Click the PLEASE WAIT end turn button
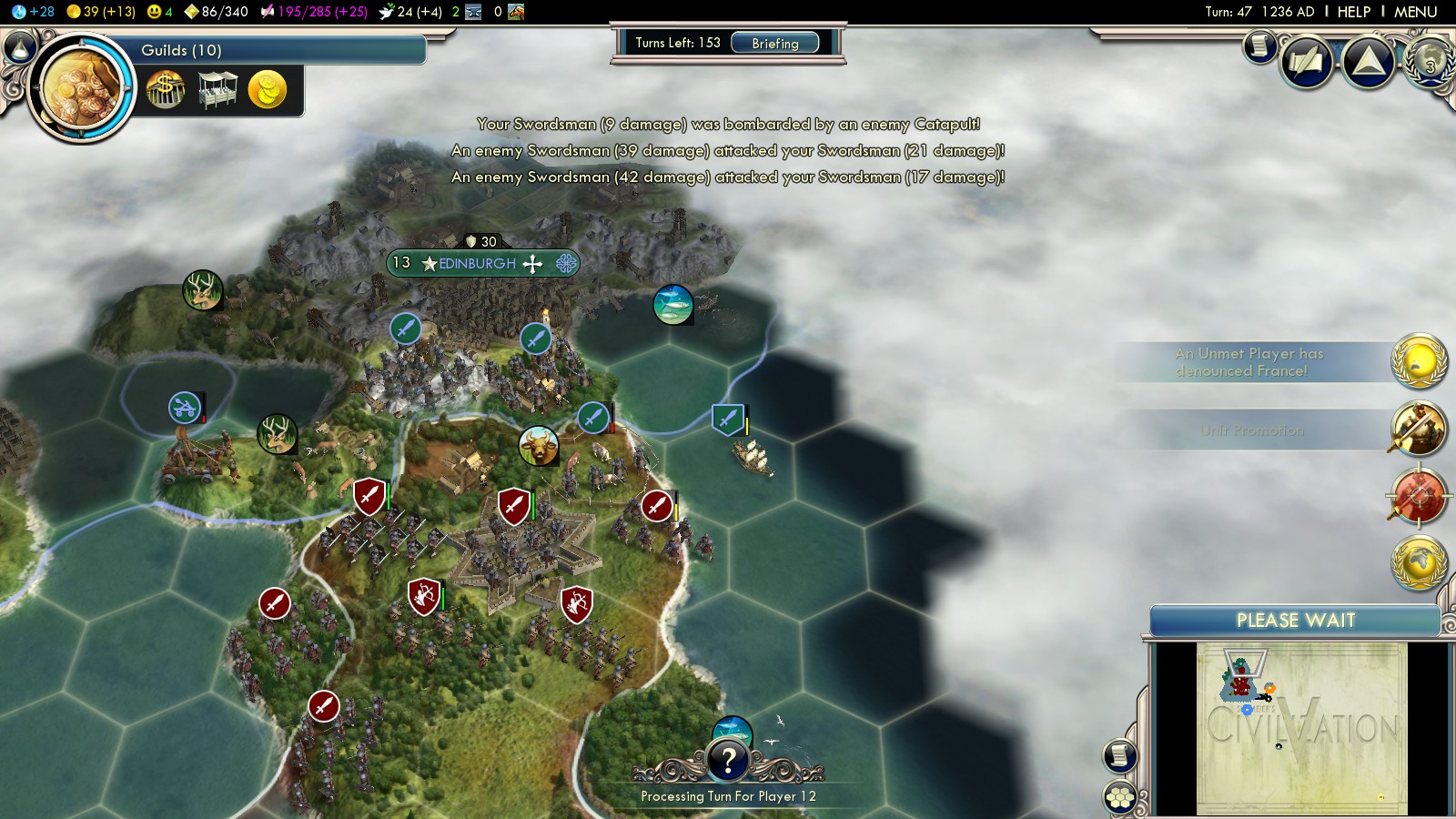Image resolution: width=1456 pixels, height=819 pixels. [1295, 621]
